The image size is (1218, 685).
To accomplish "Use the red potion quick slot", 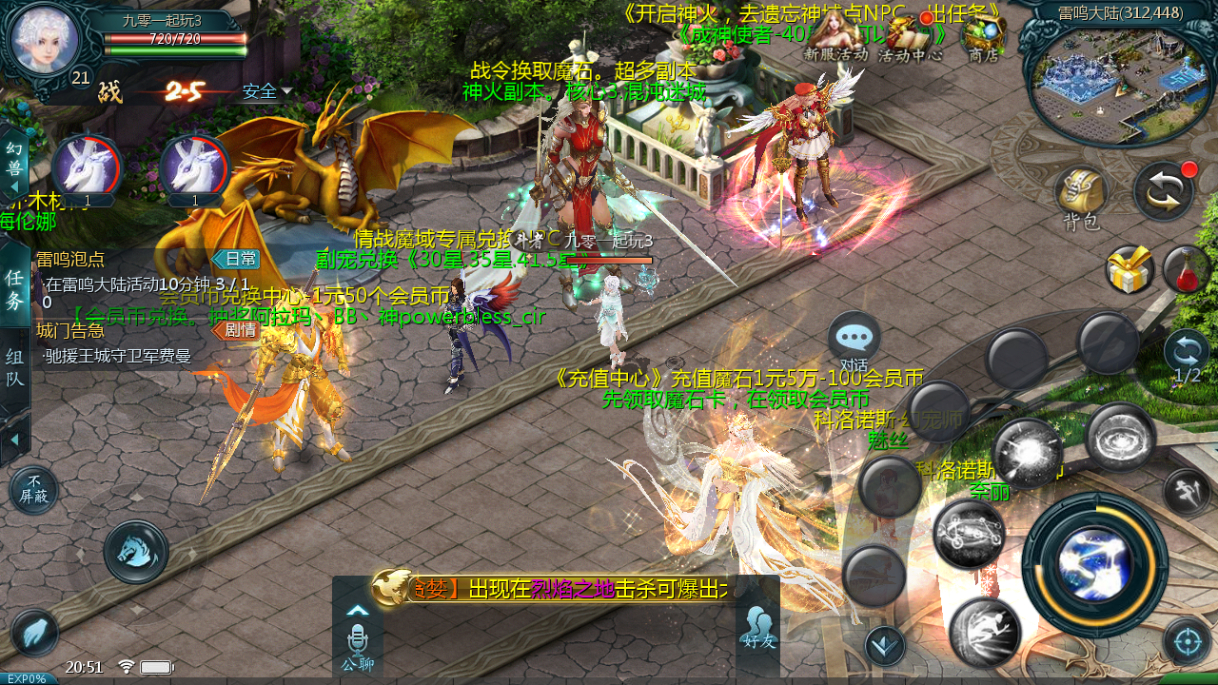I will click(1186, 270).
